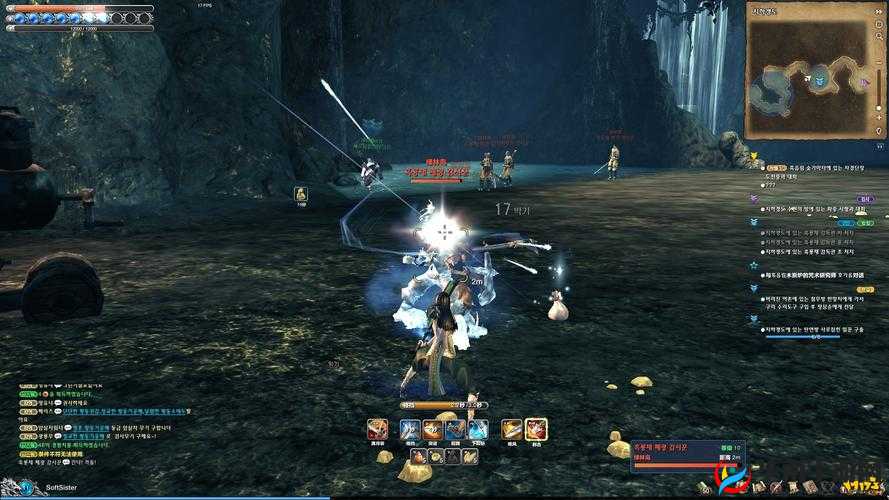Trigger the orange fiery strike skill
This screenshot has height=500, width=889.
click(x=433, y=429)
